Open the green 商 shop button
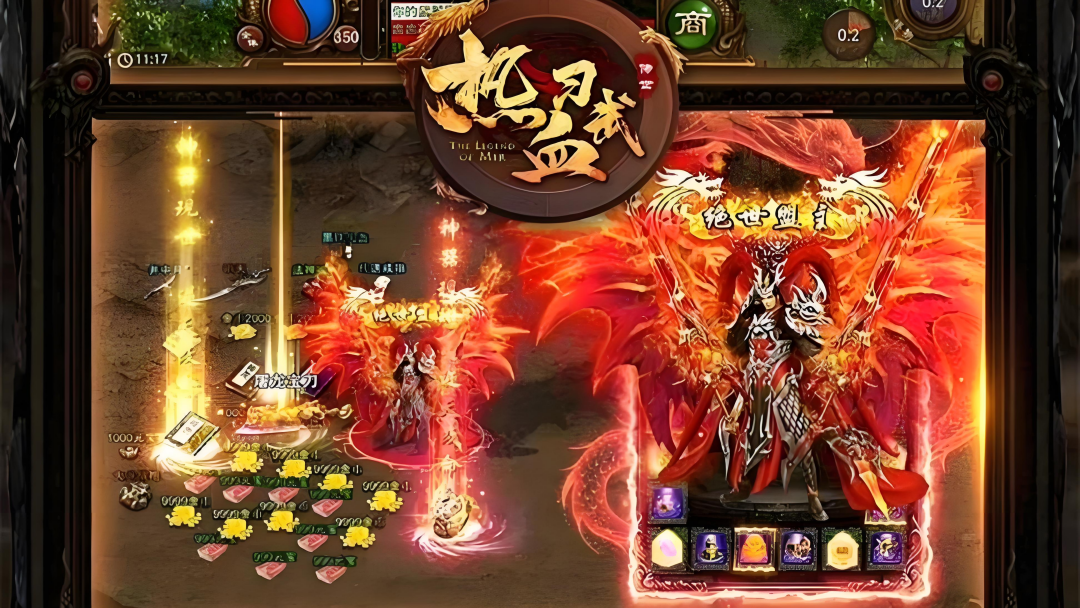Image resolution: width=1080 pixels, height=608 pixels. (689, 22)
